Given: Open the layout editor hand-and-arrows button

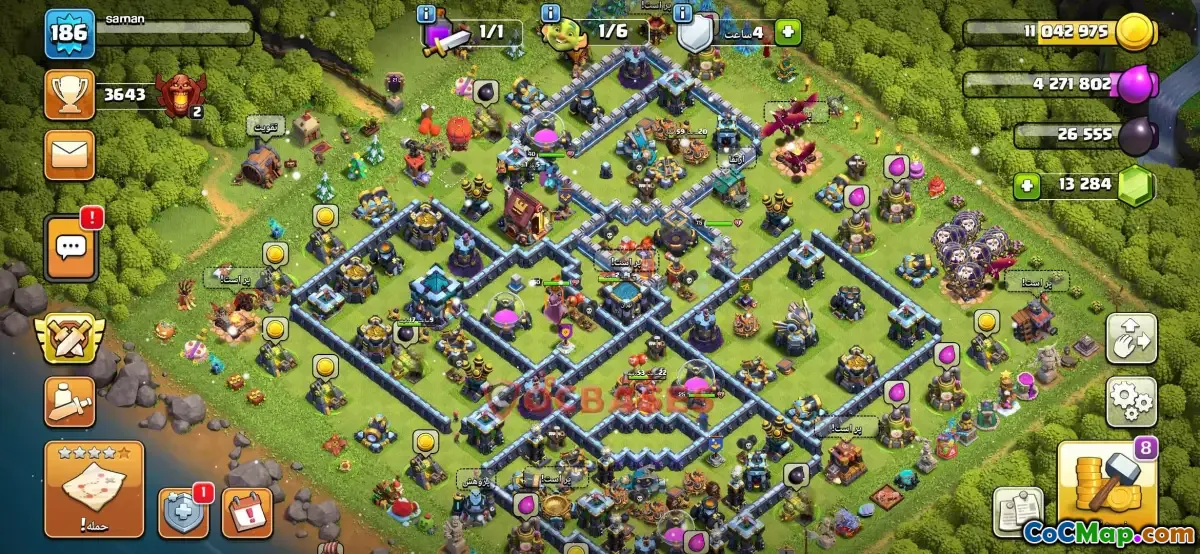Looking at the screenshot, I should 1131,338.
